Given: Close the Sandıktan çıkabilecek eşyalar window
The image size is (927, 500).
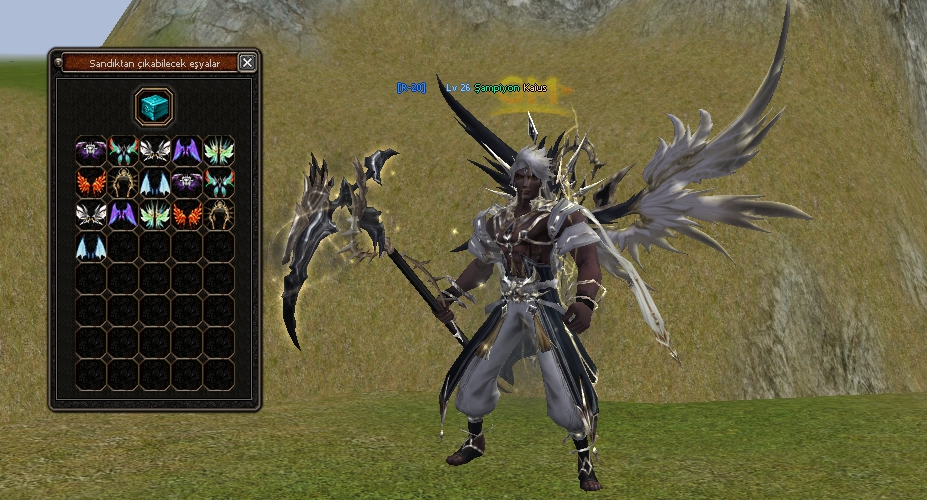Looking at the screenshot, I should pos(247,63).
